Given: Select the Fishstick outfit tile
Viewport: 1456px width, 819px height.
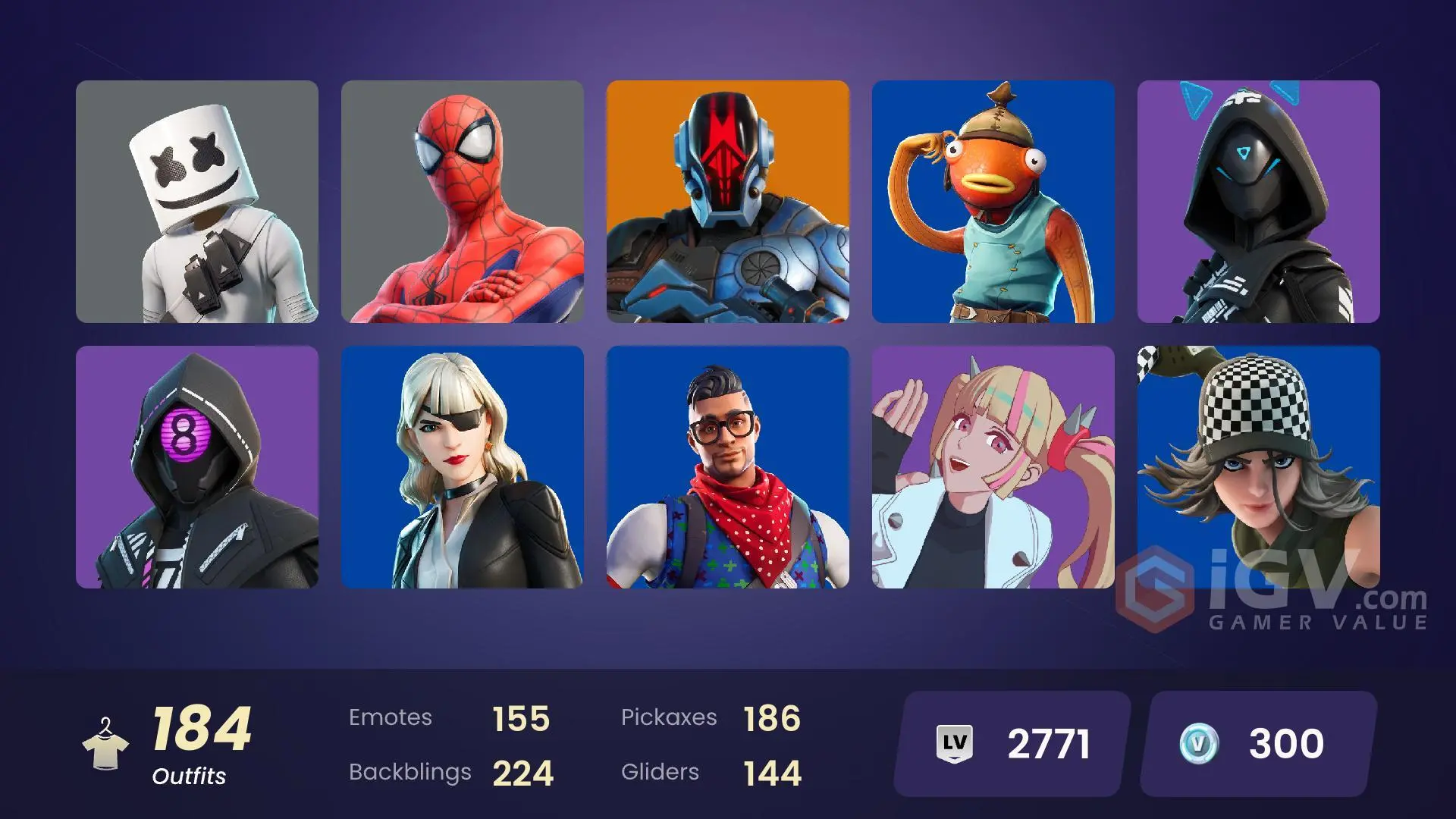Looking at the screenshot, I should tap(993, 202).
